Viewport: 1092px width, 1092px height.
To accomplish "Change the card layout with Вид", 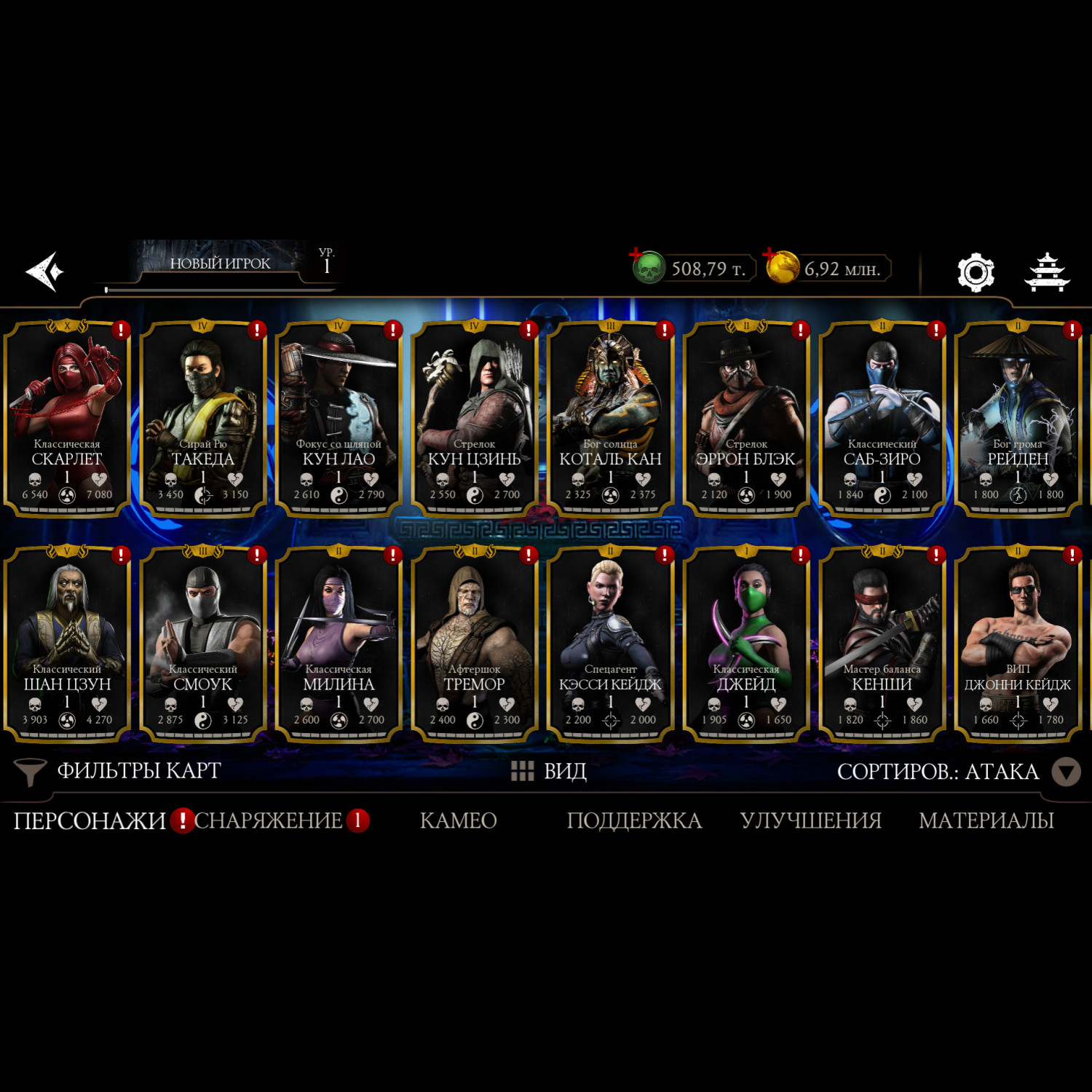I will 550,771.
